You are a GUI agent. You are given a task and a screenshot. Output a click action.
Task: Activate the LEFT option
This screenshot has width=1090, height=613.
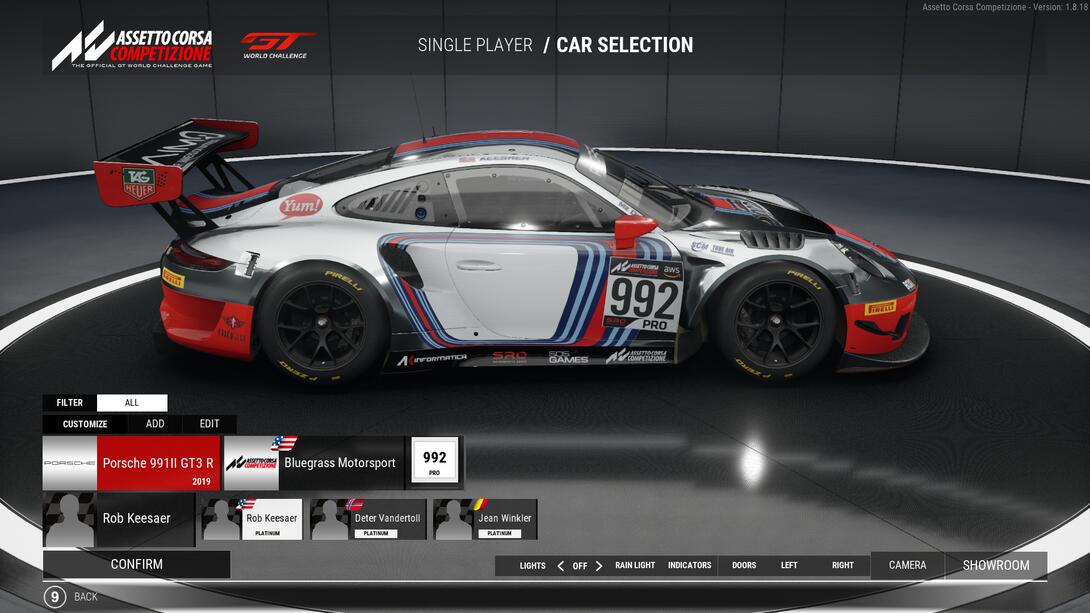tap(789, 566)
